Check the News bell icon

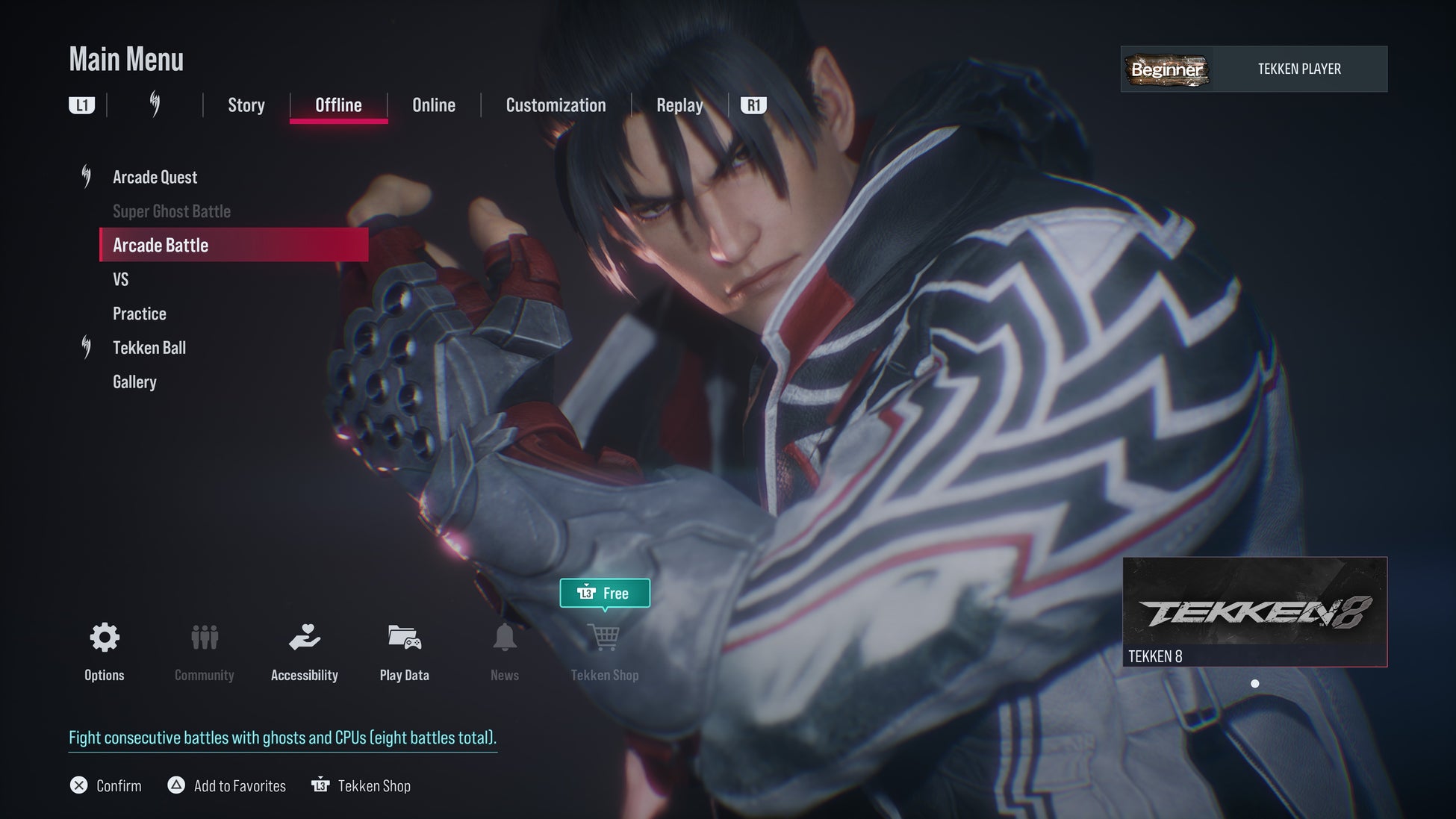coord(505,638)
